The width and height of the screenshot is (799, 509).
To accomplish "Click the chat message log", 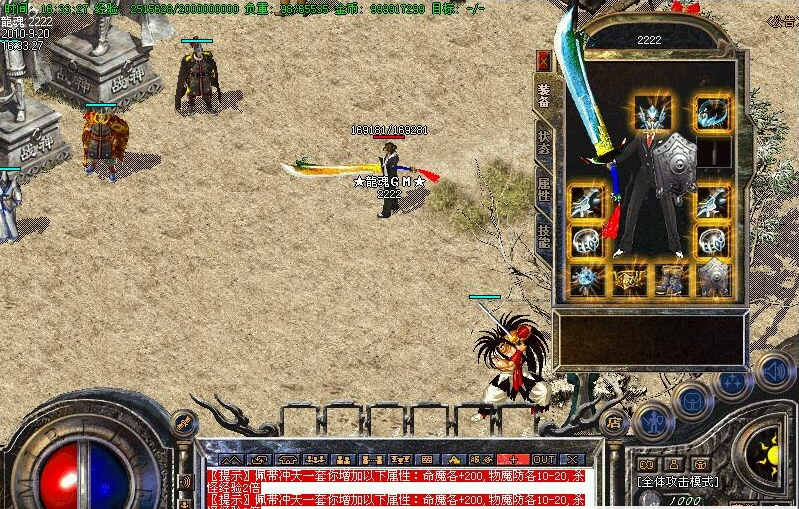I will click(400, 485).
